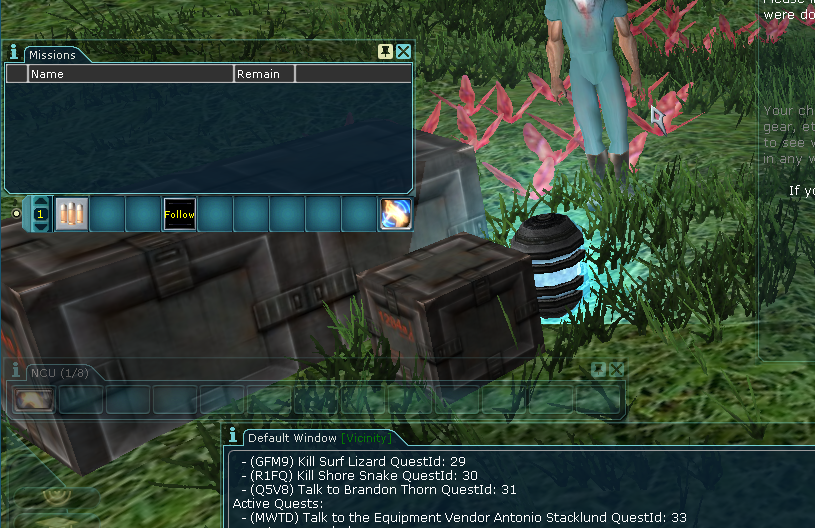
Task: Click the hotbar page number selector
Action: 40,214
